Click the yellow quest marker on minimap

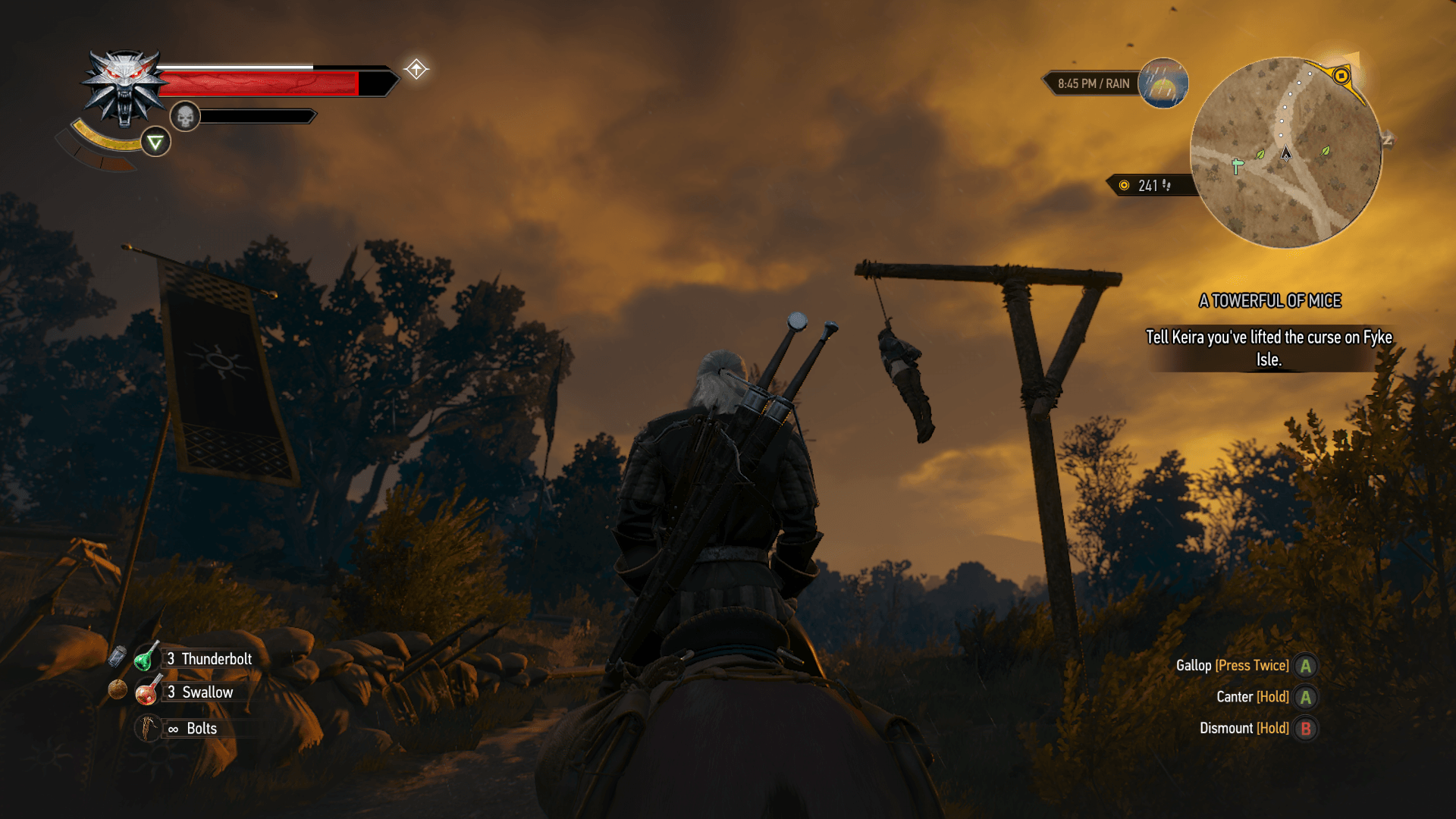1341,76
